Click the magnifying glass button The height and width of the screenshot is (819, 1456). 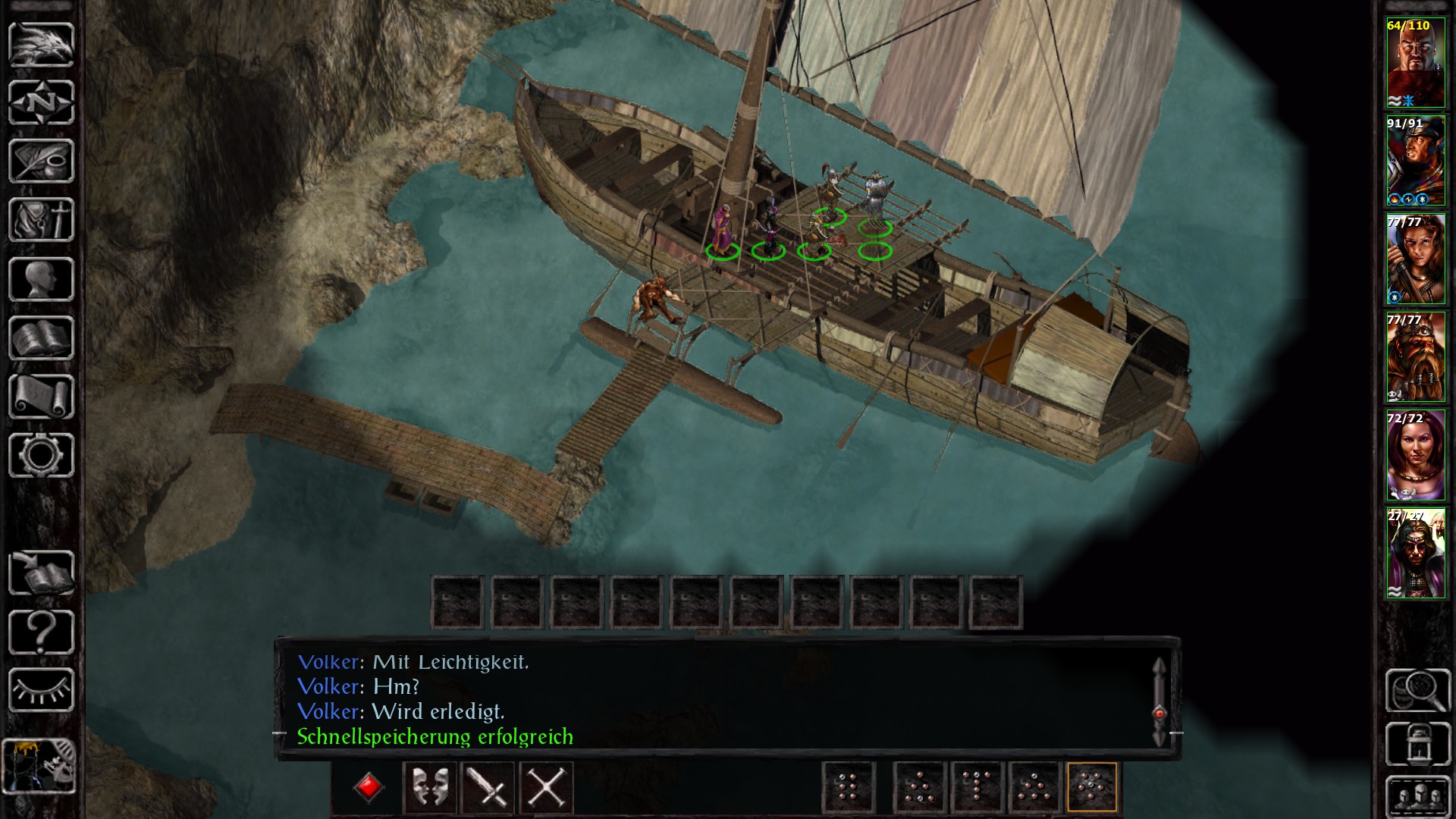1418,690
